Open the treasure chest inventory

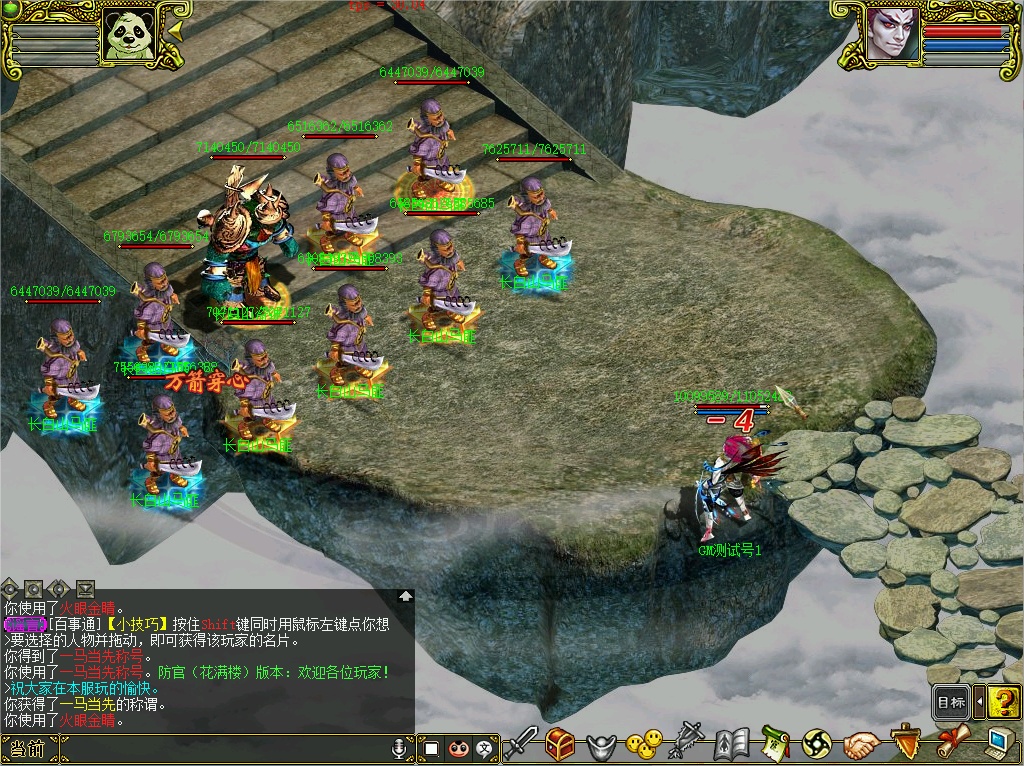560,744
